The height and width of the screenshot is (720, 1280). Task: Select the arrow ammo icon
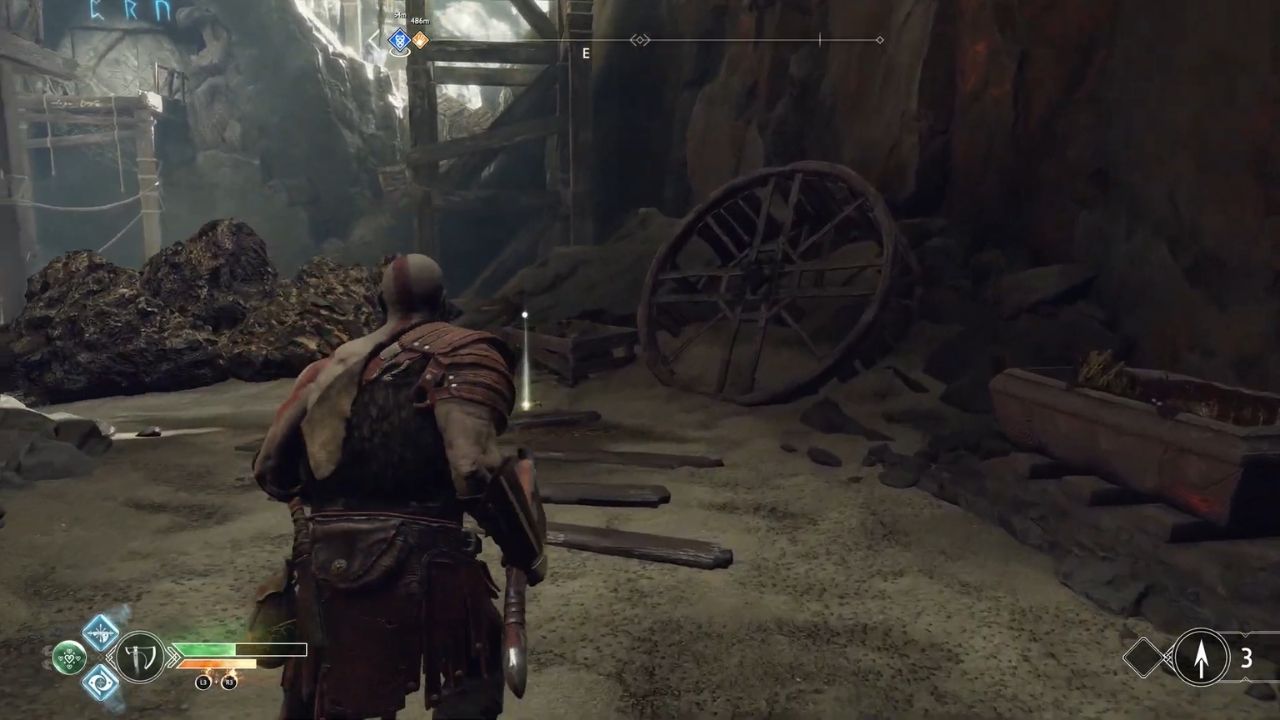(x=1200, y=657)
